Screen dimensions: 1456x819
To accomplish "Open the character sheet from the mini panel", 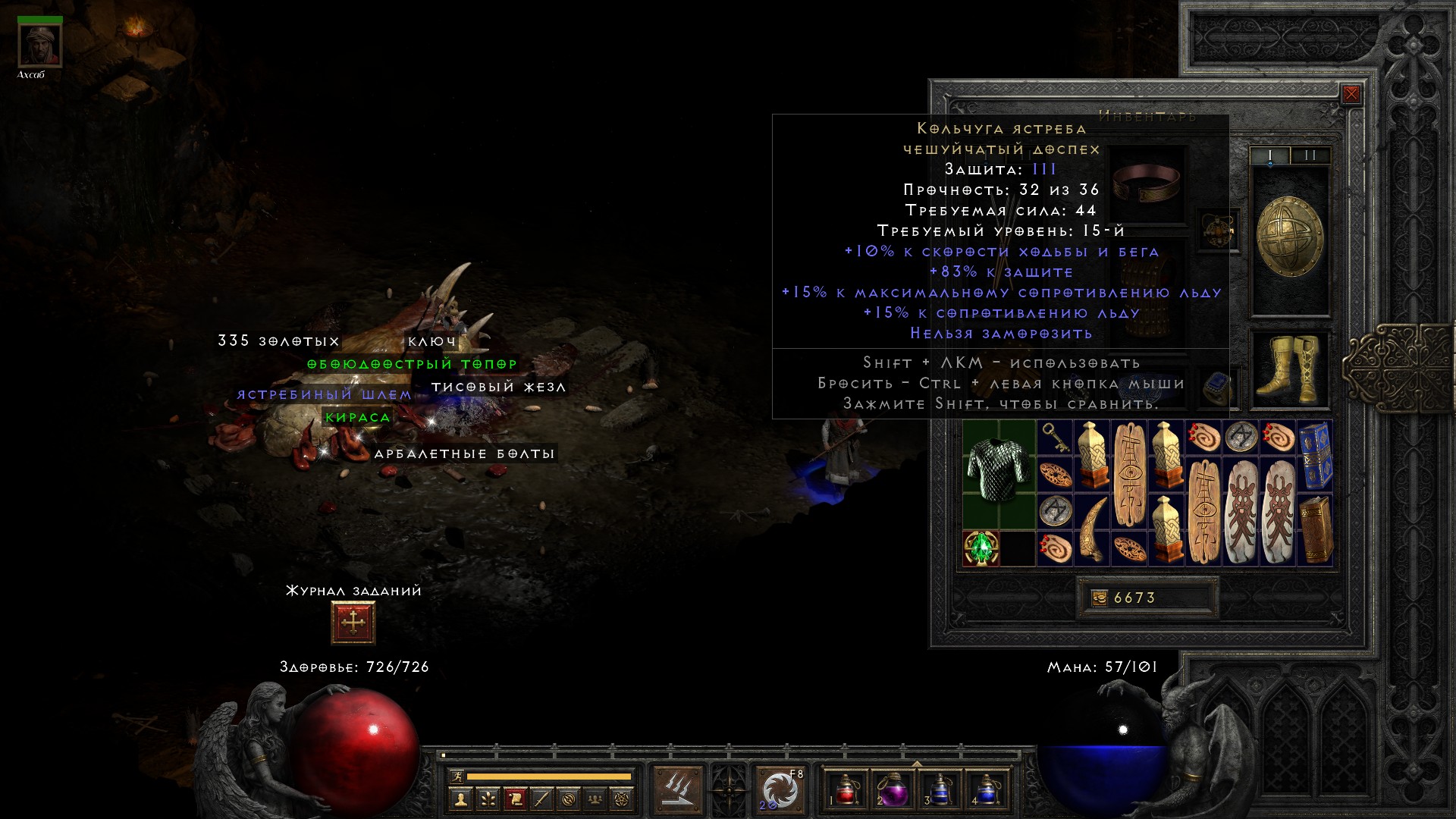I will click(x=460, y=799).
